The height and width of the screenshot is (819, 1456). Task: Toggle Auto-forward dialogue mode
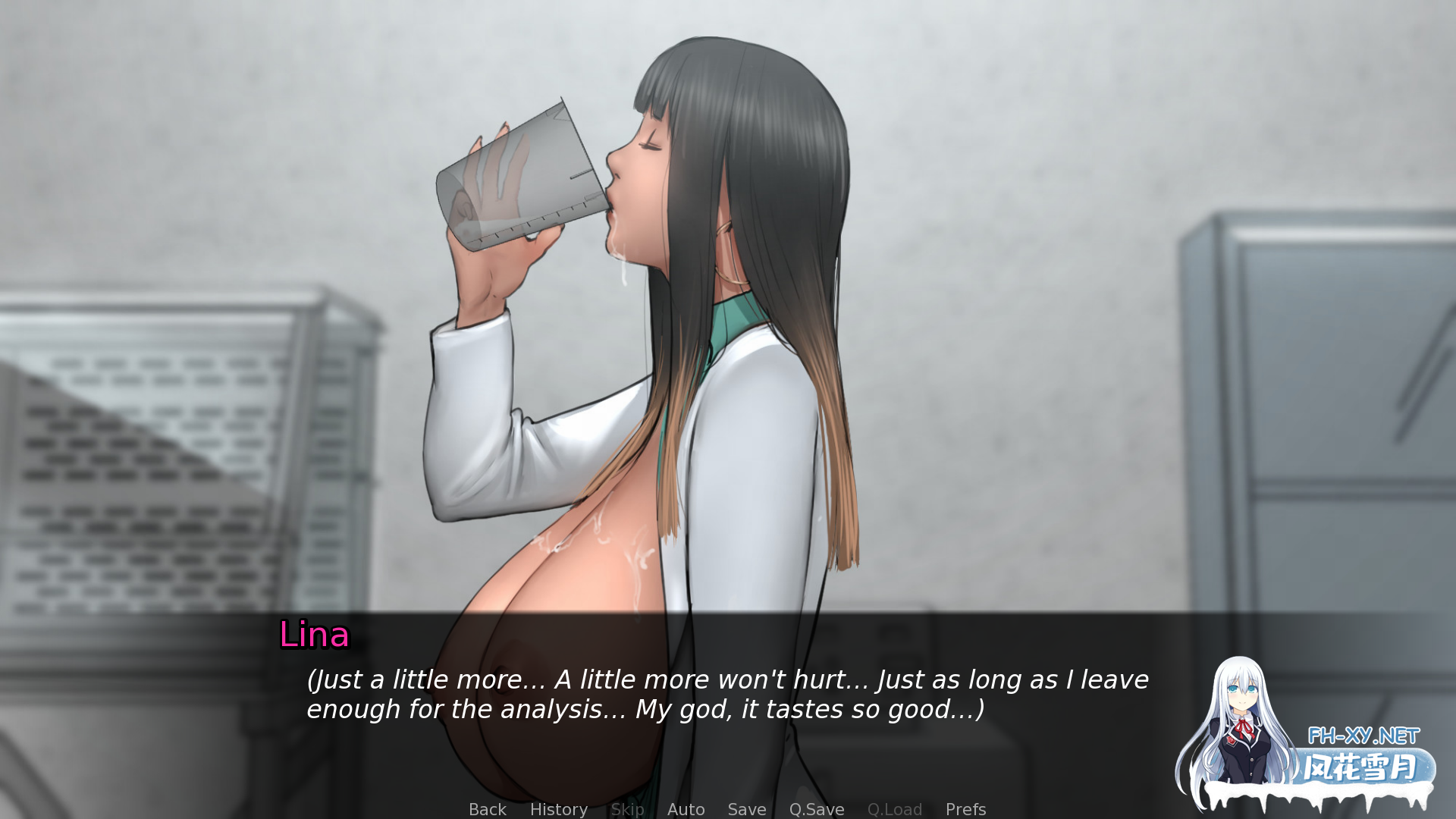pos(686,809)
